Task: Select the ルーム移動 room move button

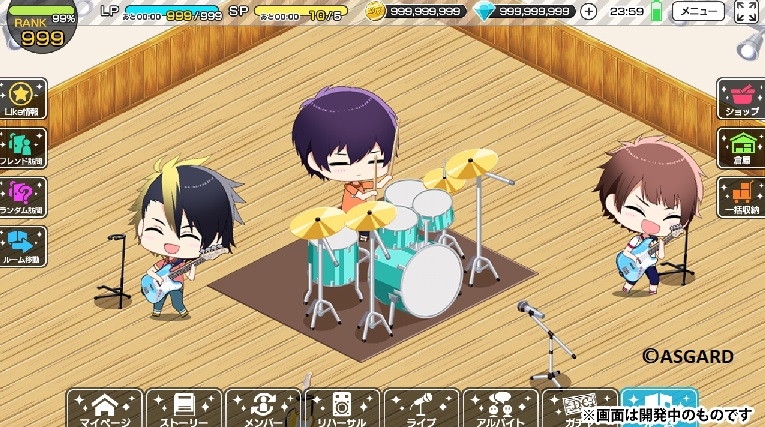Action: pos(22,246)
